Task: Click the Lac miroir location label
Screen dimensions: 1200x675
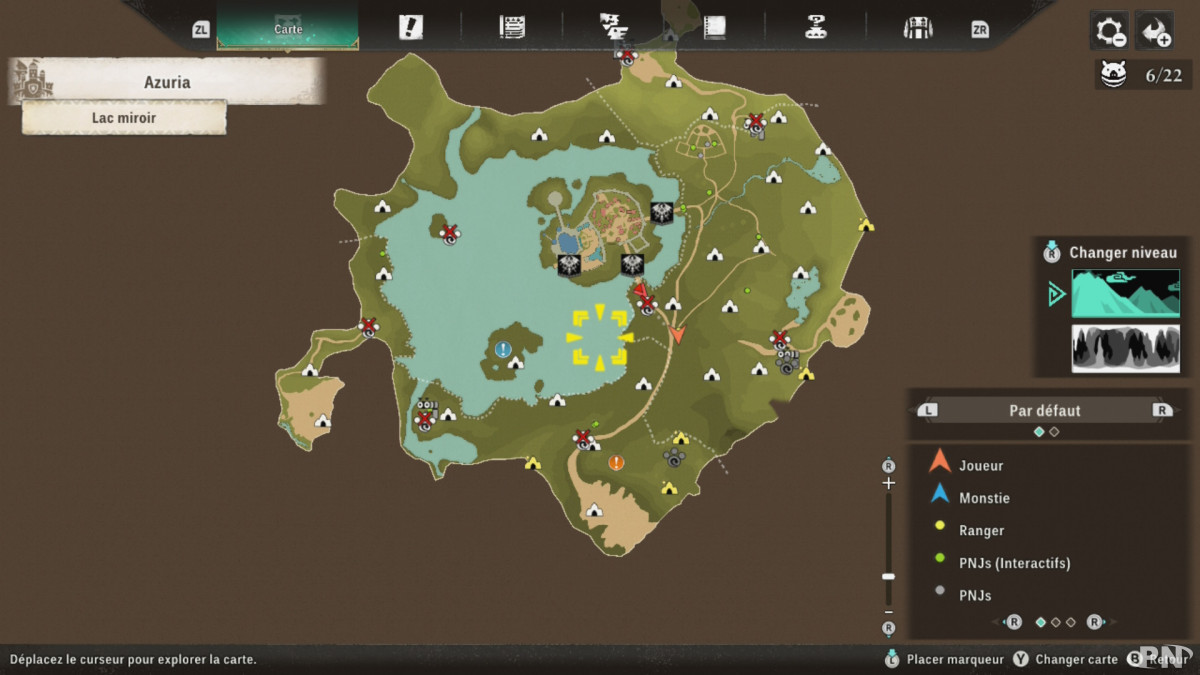Action: [x=124, y=118]
